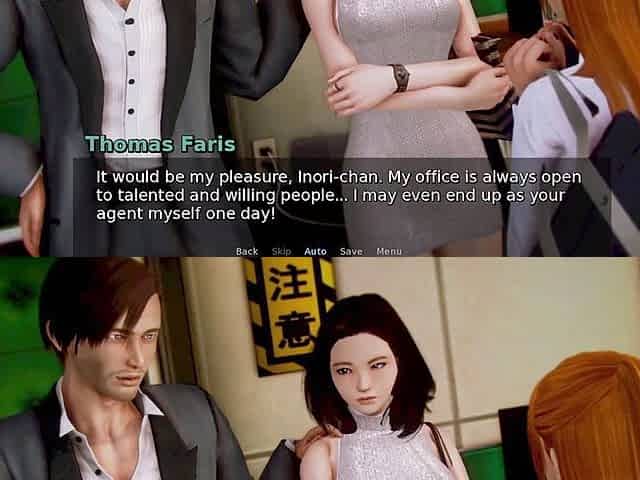The height and width of the screenshot is (480, 640).
Task: Advance the Thomas Faris dialogue box
Action: 340,195
